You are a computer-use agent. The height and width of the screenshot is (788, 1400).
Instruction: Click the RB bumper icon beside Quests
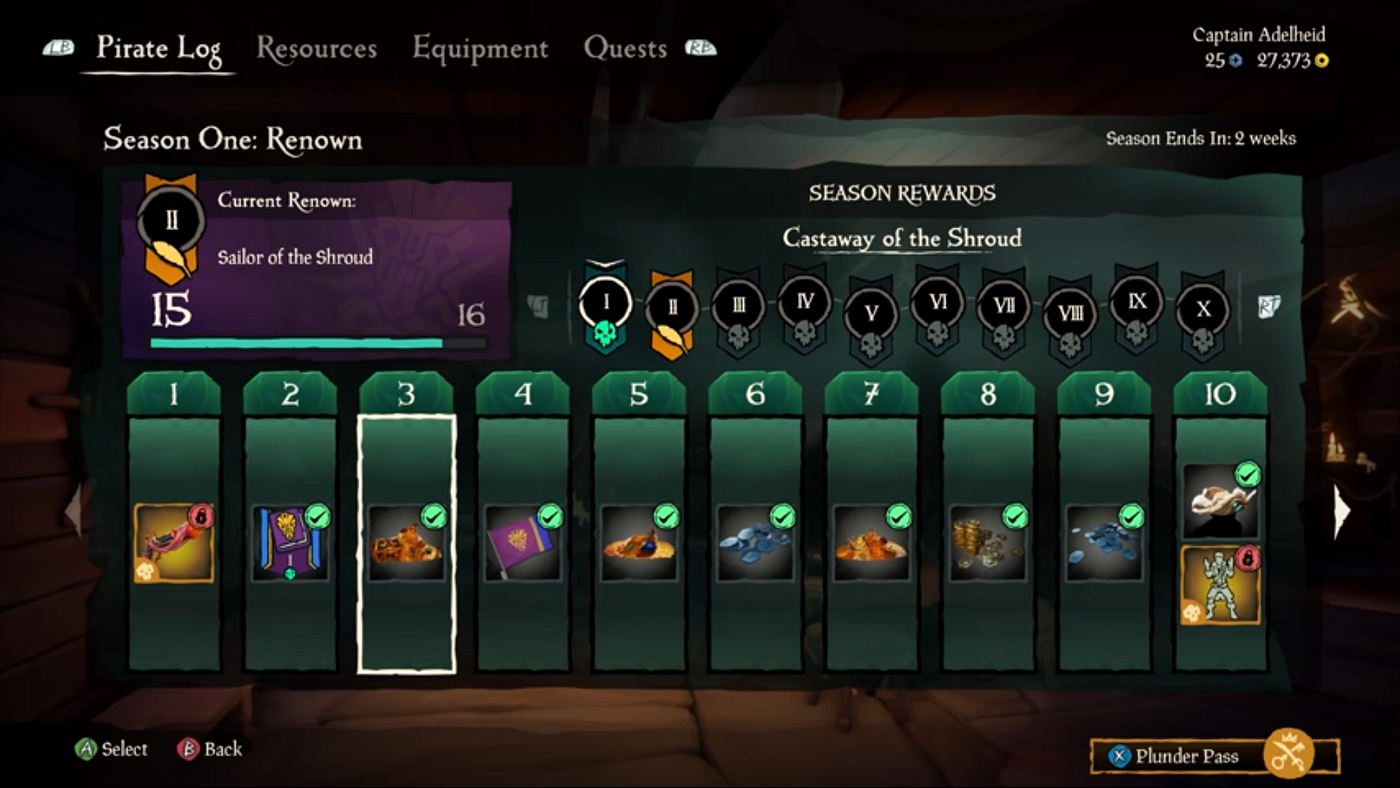tap(700, 48)
